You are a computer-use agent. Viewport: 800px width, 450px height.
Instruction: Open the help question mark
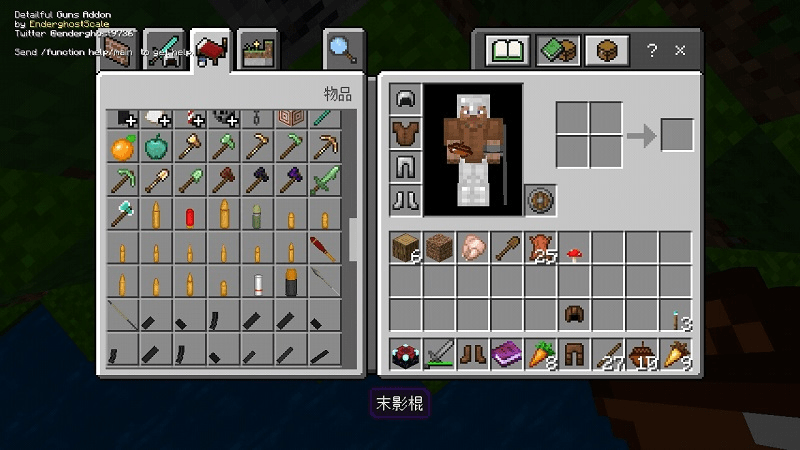tap(651, 50)
